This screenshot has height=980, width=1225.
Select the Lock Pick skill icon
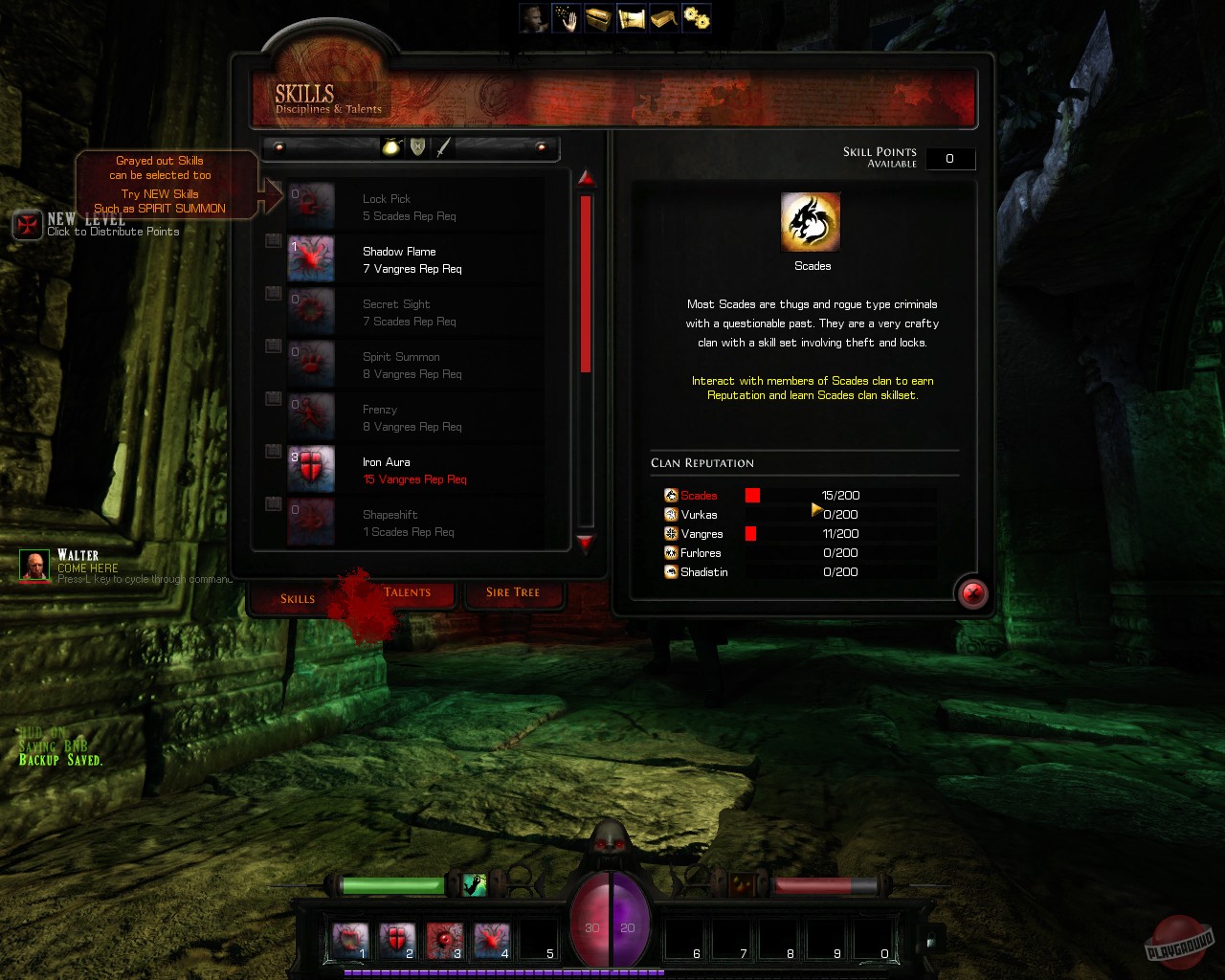tap(310, 206)
